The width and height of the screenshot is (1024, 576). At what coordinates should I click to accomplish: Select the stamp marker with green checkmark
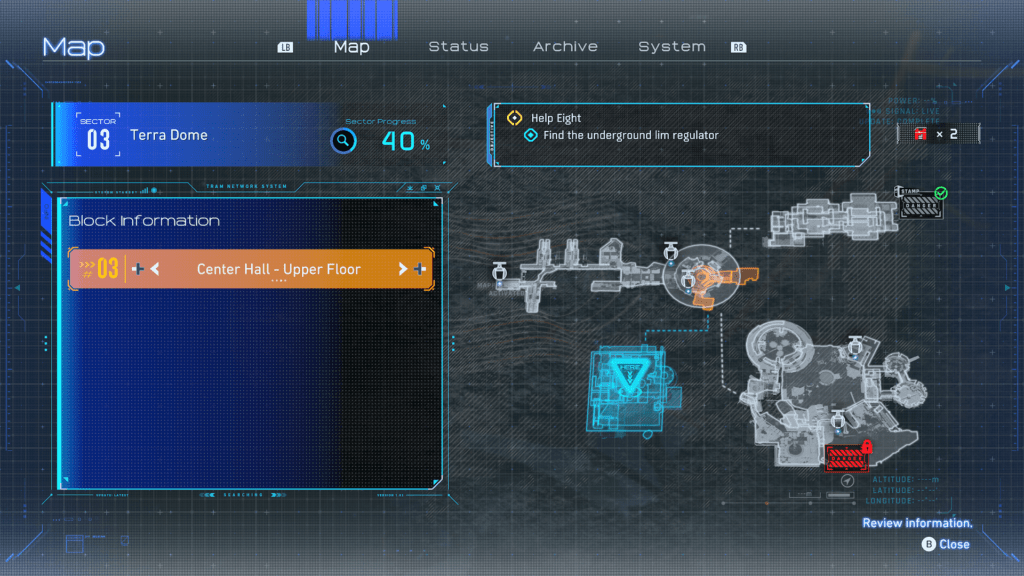921,205
